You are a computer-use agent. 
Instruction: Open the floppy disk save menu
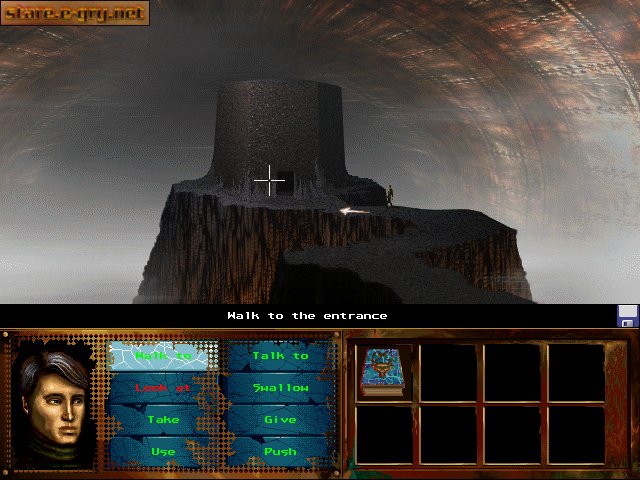(627, 317)
